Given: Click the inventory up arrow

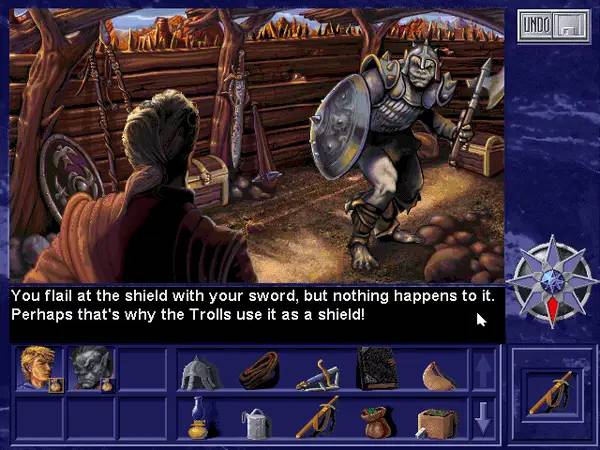Looking at the screenshot, I should pos(484,371).
